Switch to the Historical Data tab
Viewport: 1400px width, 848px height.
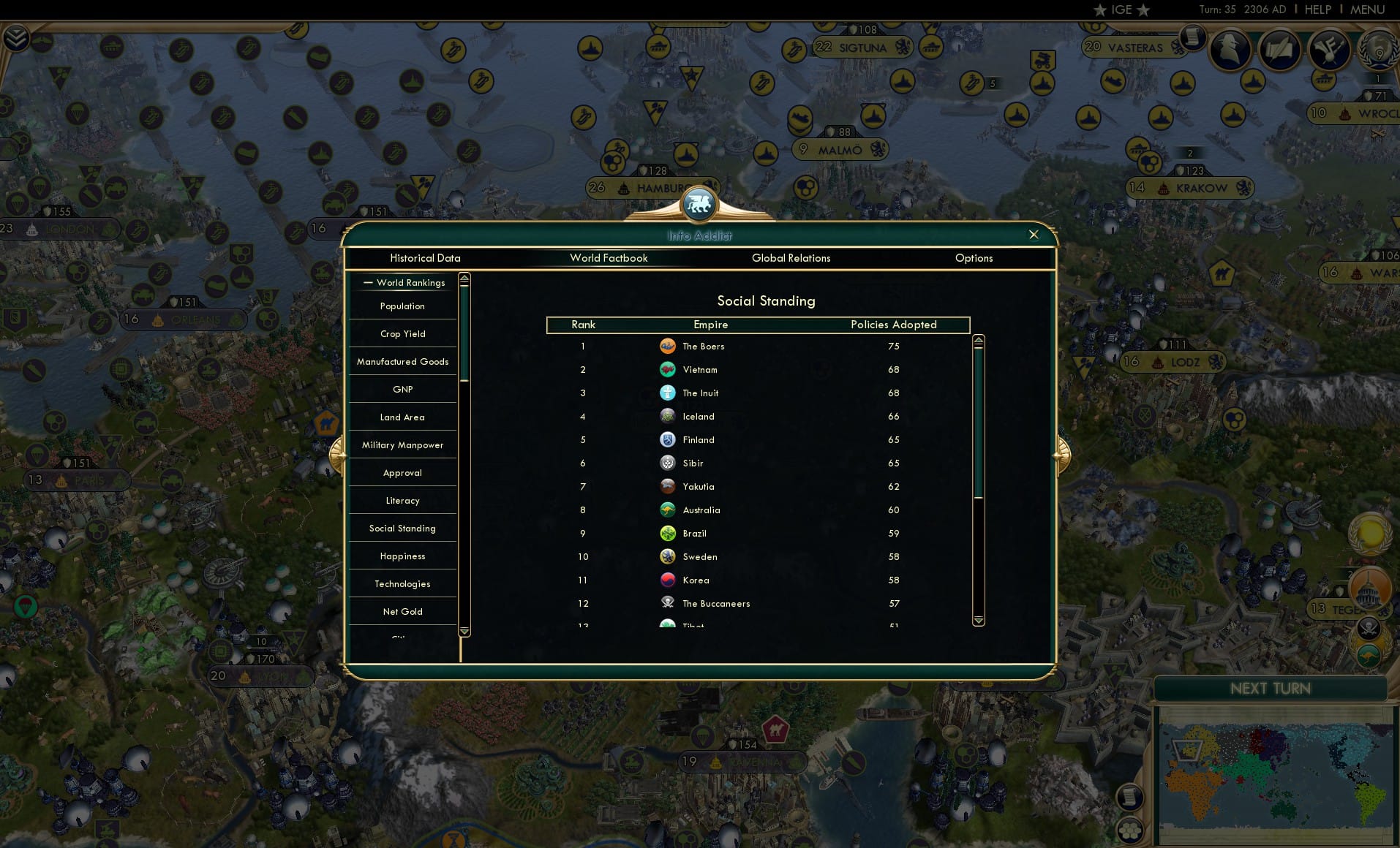[x=426, y=258]
